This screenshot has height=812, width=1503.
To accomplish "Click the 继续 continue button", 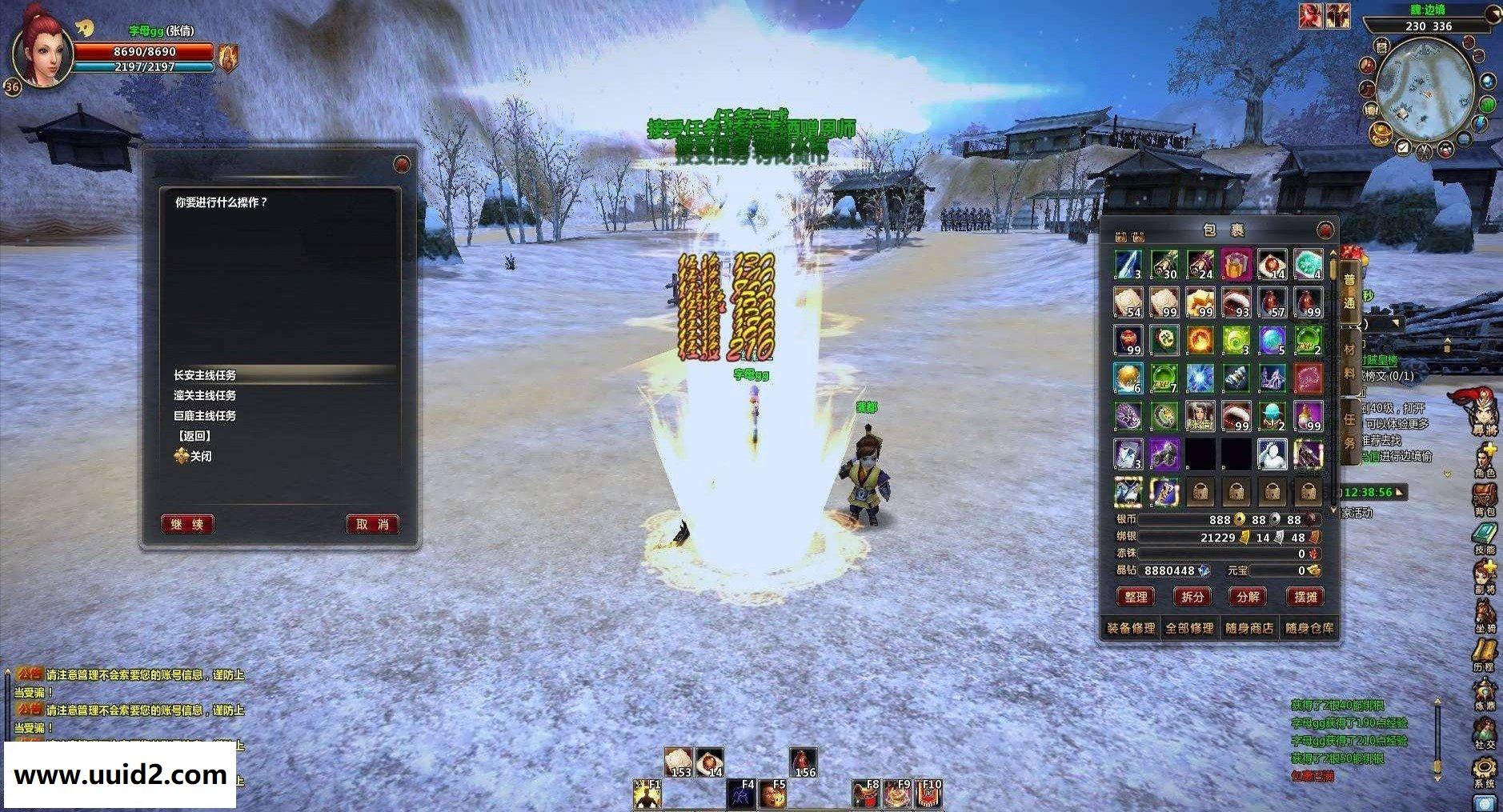I will click(188, 524).
